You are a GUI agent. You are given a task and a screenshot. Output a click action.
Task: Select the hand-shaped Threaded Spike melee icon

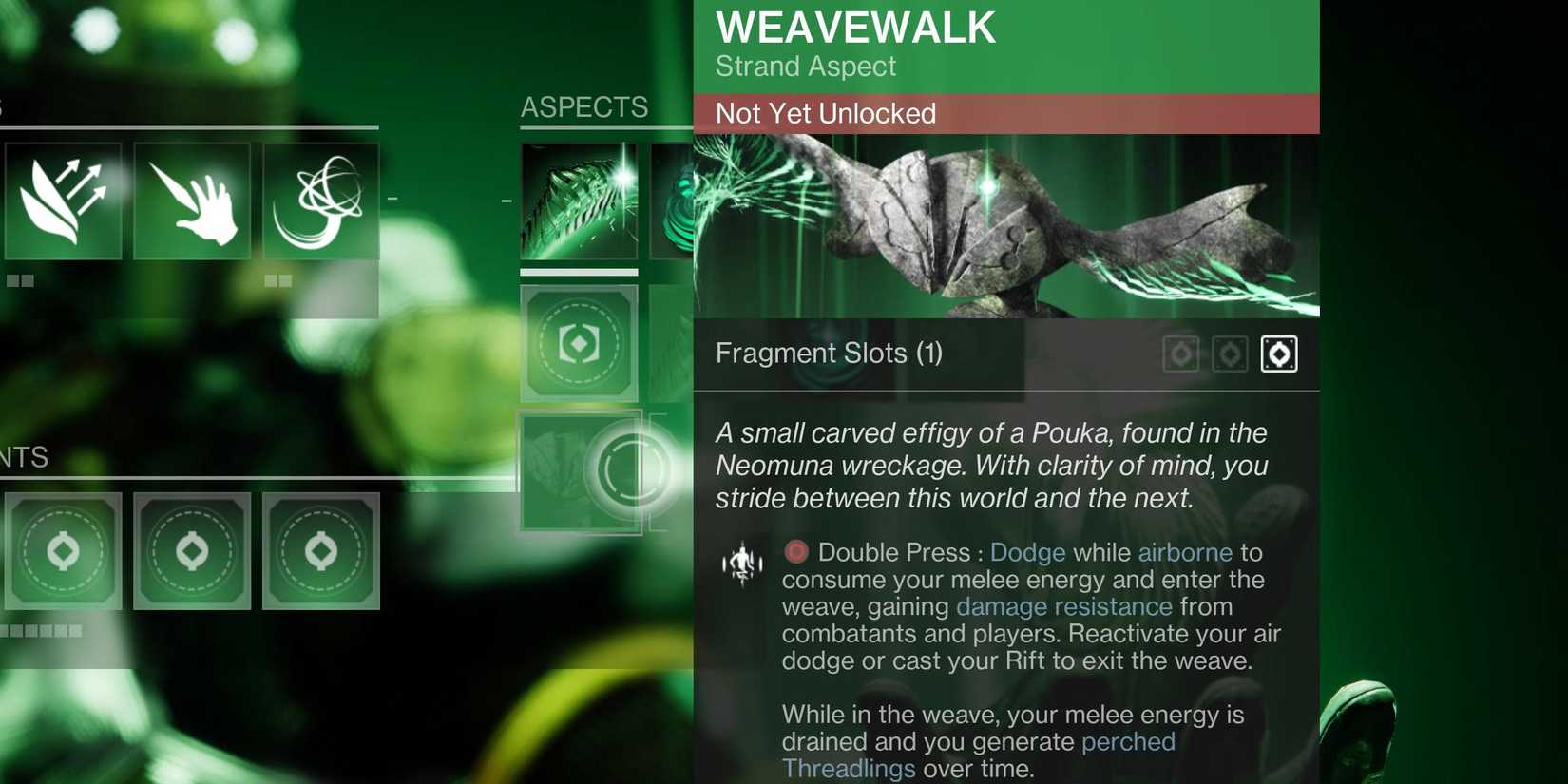(x=193, y=200)
